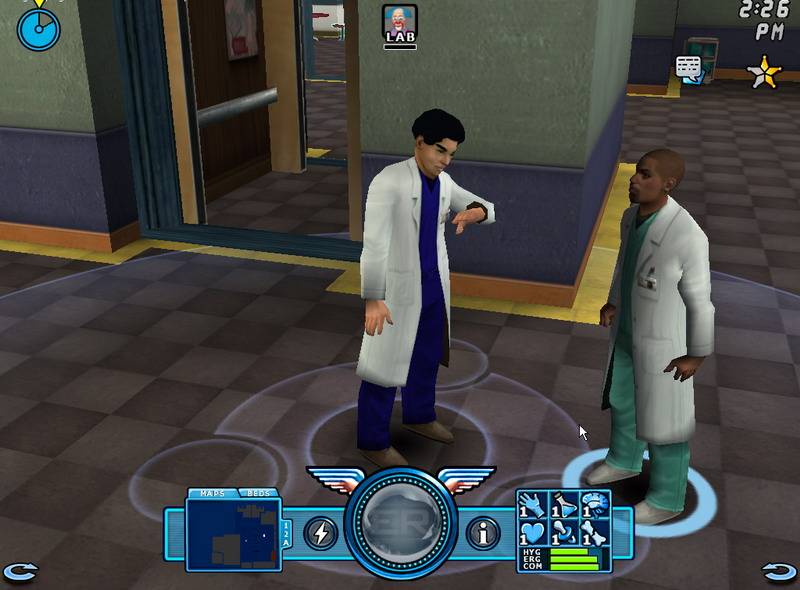Click the gold star icon

tap(763, 71)
